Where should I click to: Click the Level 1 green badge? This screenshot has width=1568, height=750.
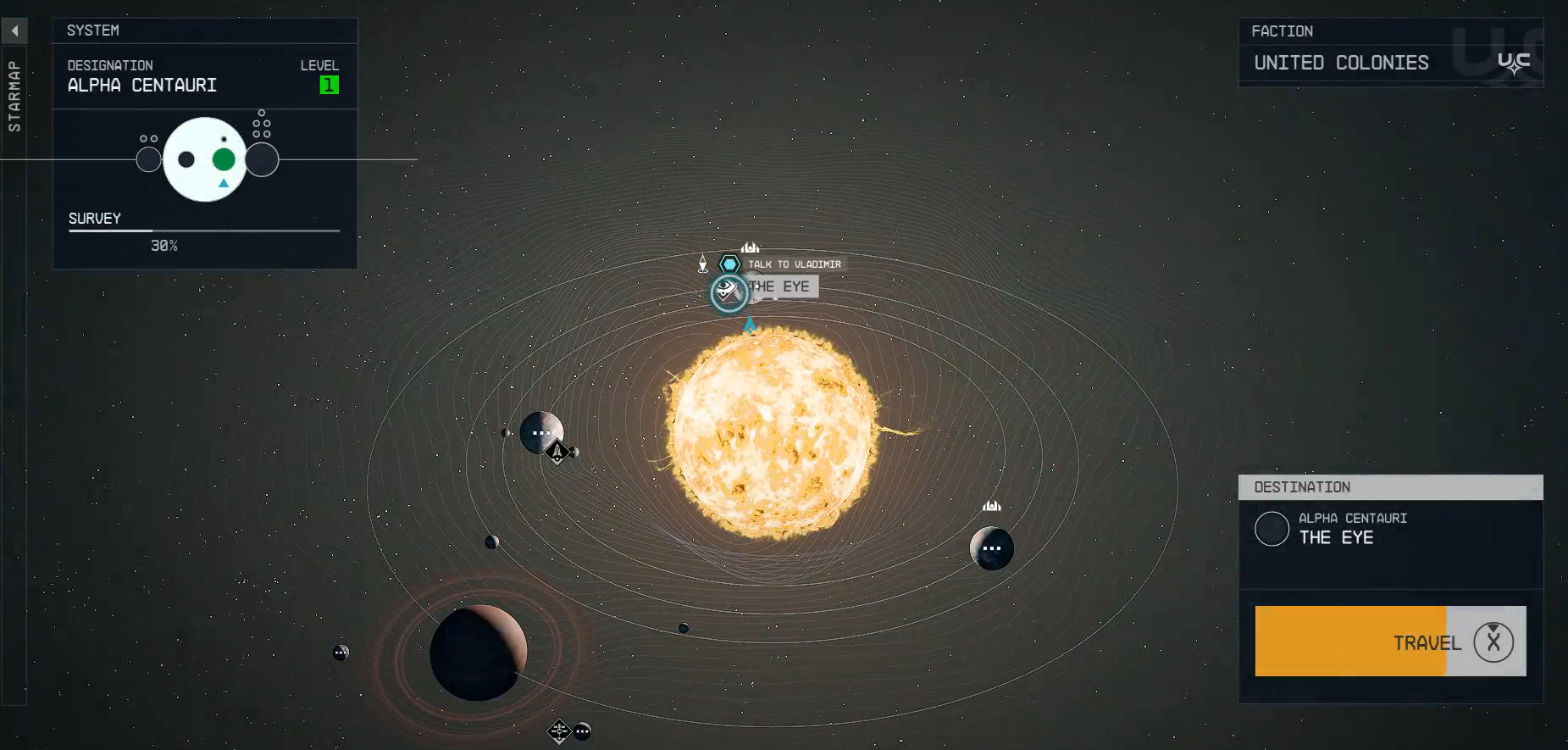pyautogui.click(x=329, y=84)
